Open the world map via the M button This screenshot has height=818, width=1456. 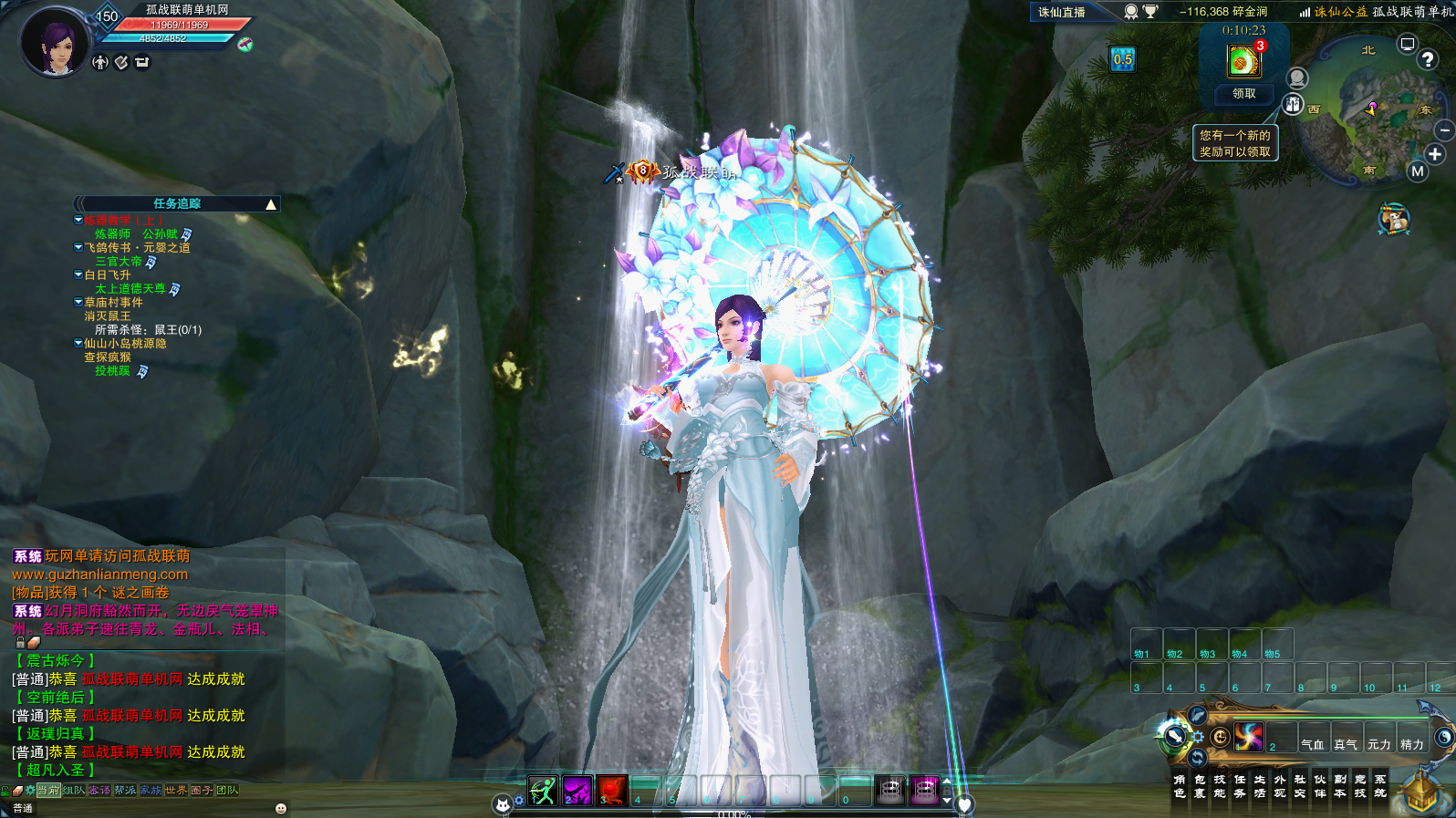tap(1417, 171)
